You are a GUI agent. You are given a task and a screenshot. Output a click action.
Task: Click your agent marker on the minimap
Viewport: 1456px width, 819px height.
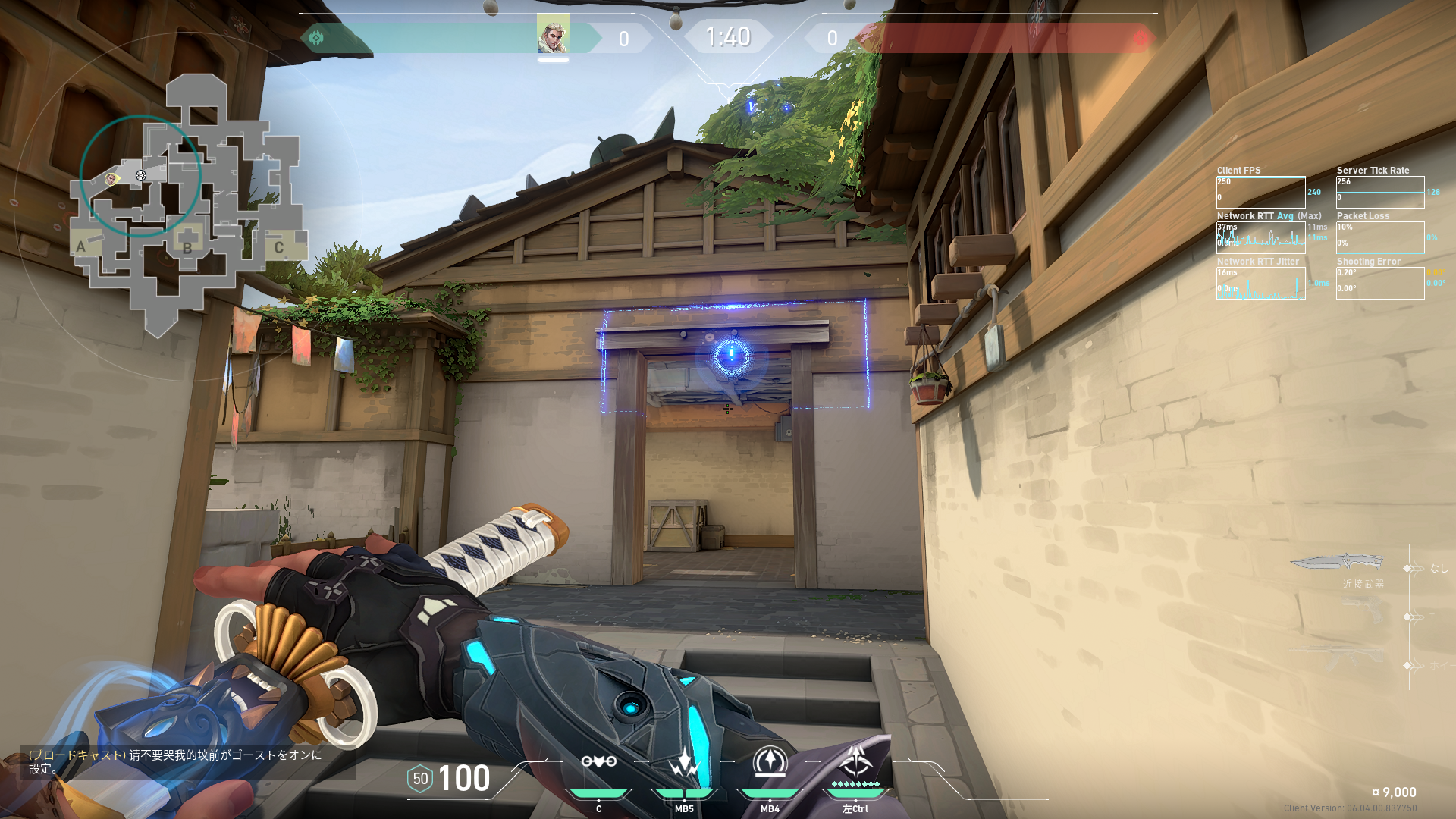111,179
